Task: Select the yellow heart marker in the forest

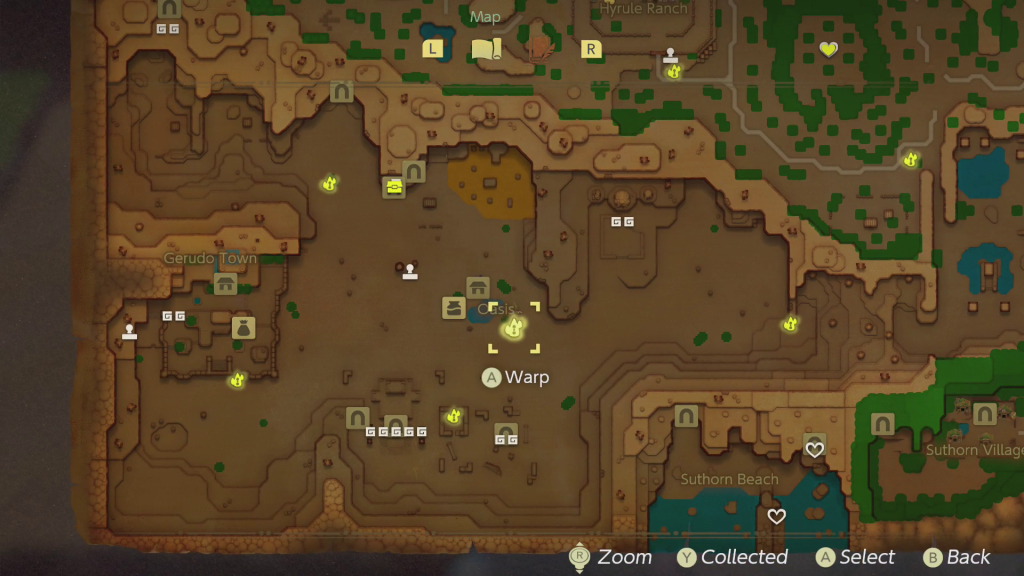Action: click(828, 49)
